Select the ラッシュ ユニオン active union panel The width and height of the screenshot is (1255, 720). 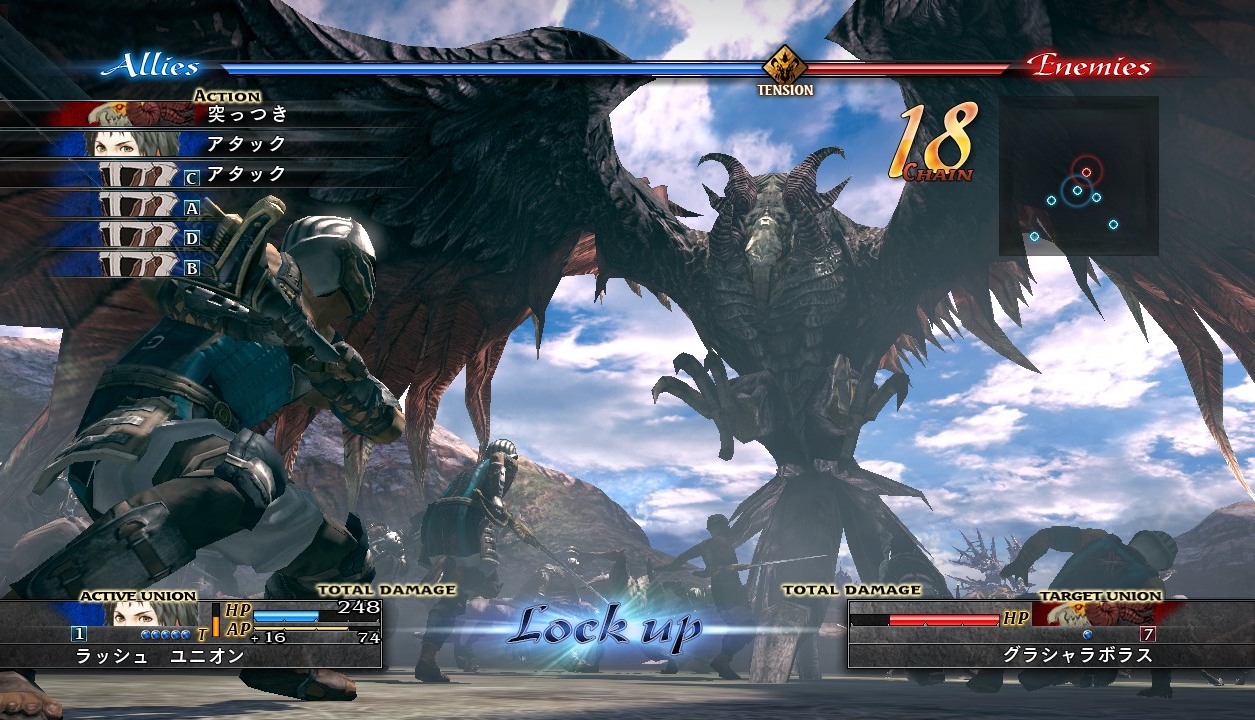190,634
